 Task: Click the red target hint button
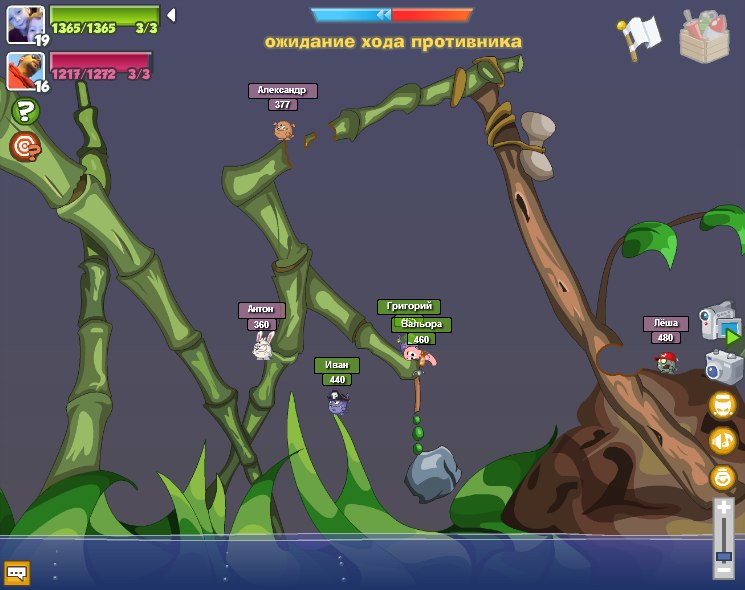pos(24,146)
